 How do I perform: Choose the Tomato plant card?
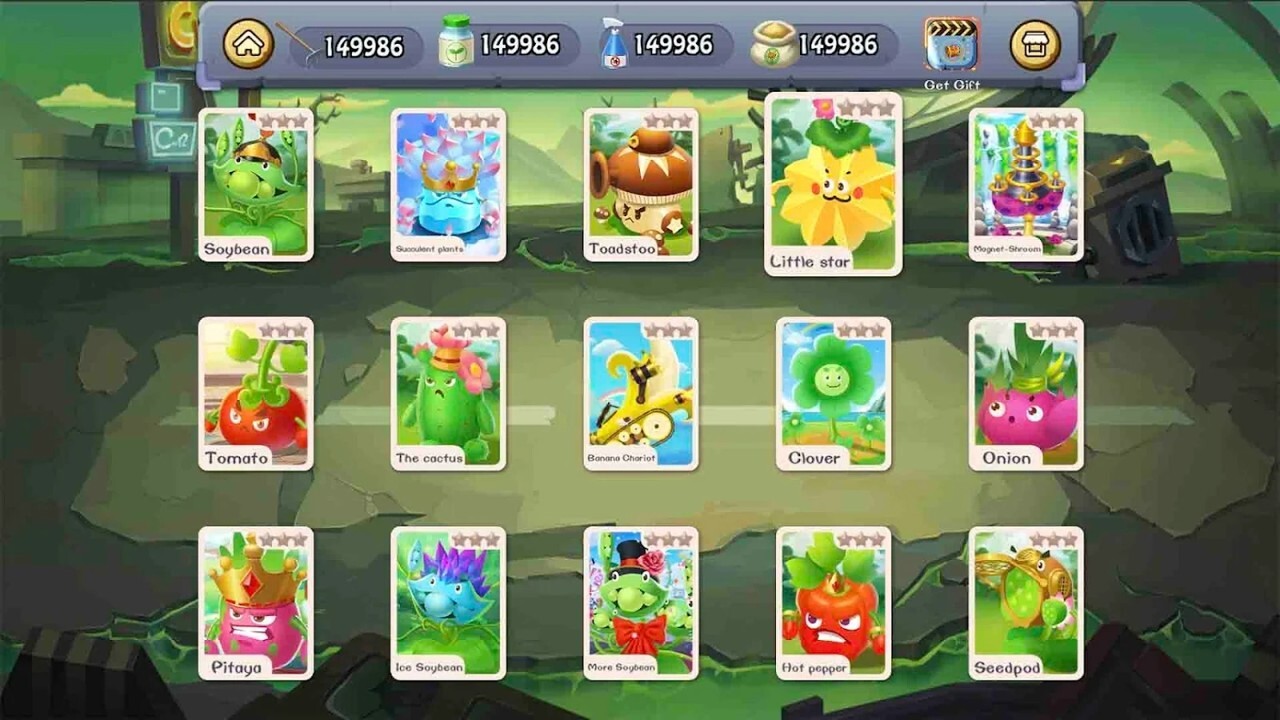tap(256, 394)
